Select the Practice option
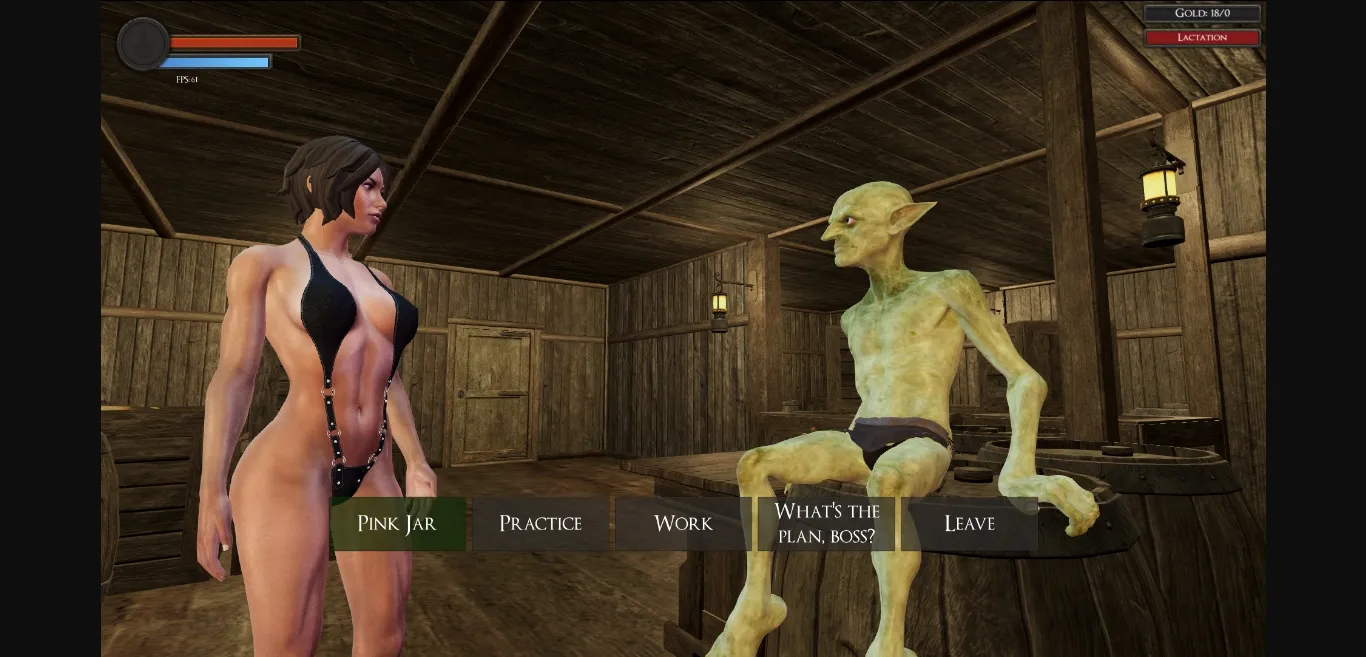 click(540, 524)
